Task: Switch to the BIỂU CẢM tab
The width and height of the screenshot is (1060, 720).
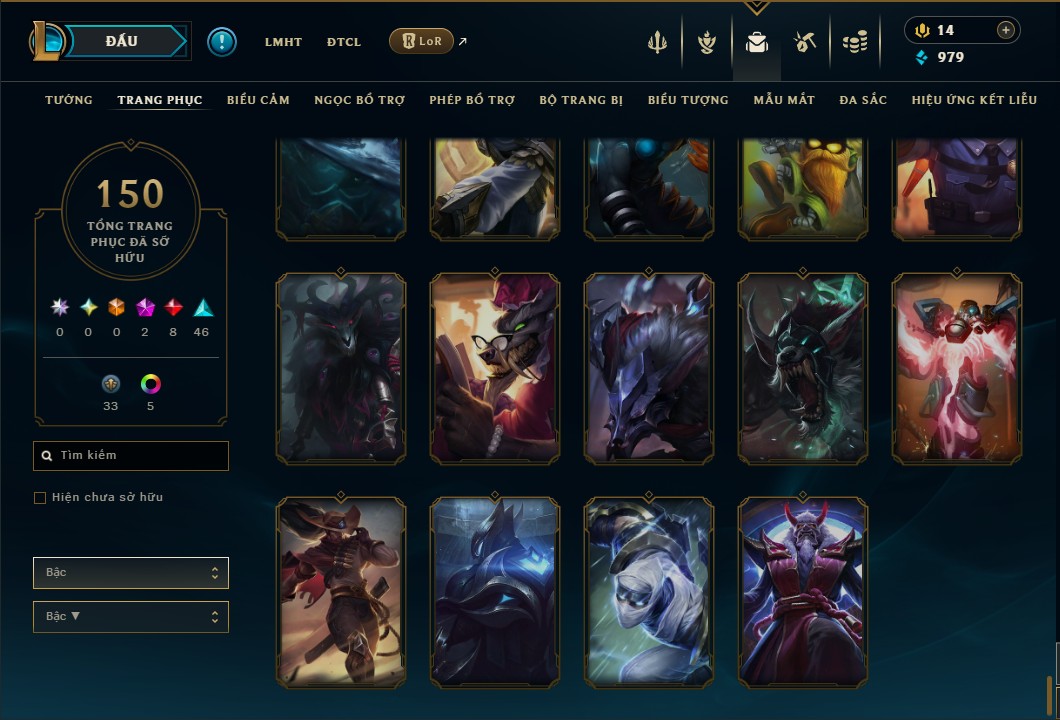Action: pos(258,100)
